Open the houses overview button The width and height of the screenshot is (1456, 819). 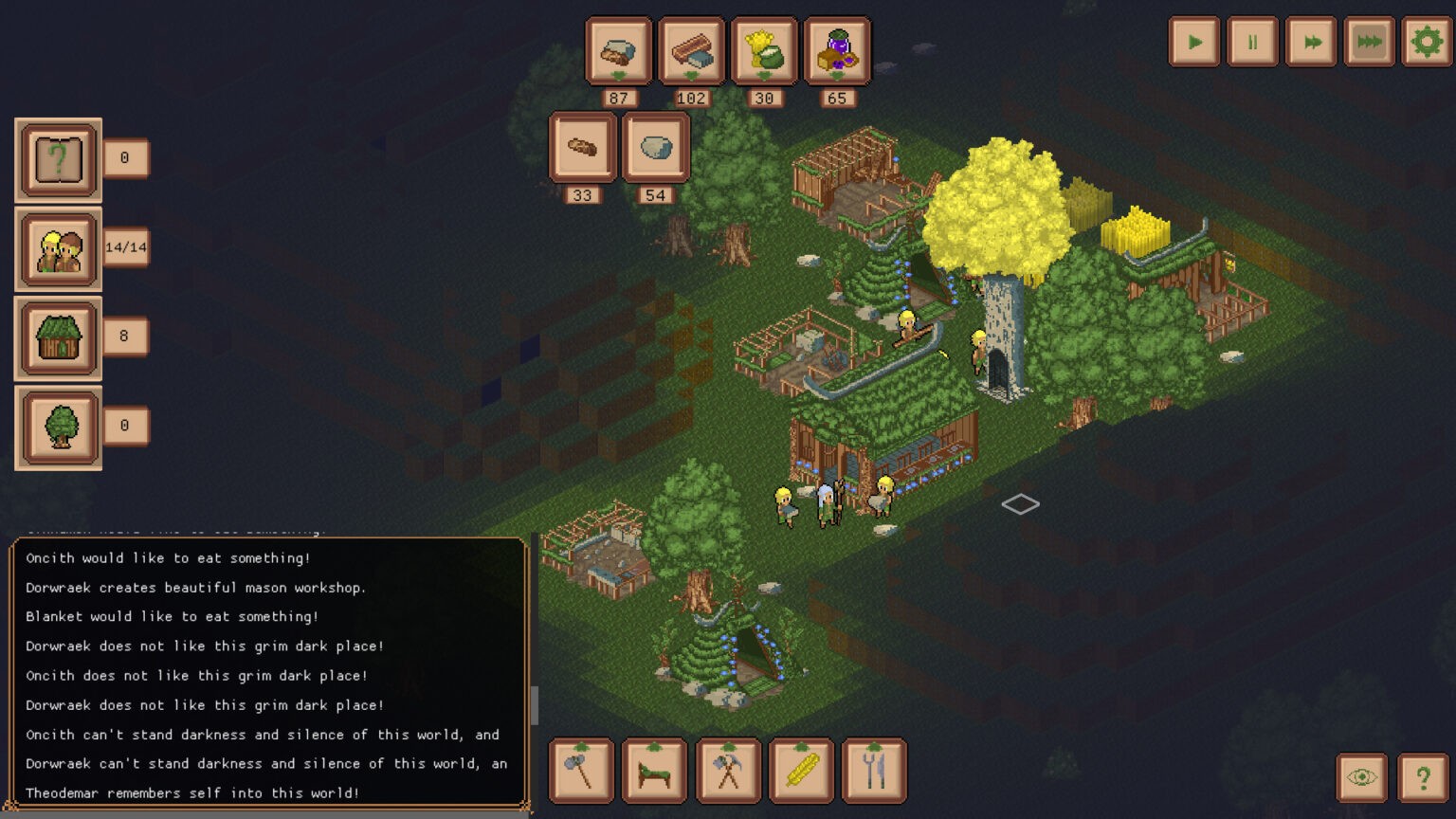[59, 337]
